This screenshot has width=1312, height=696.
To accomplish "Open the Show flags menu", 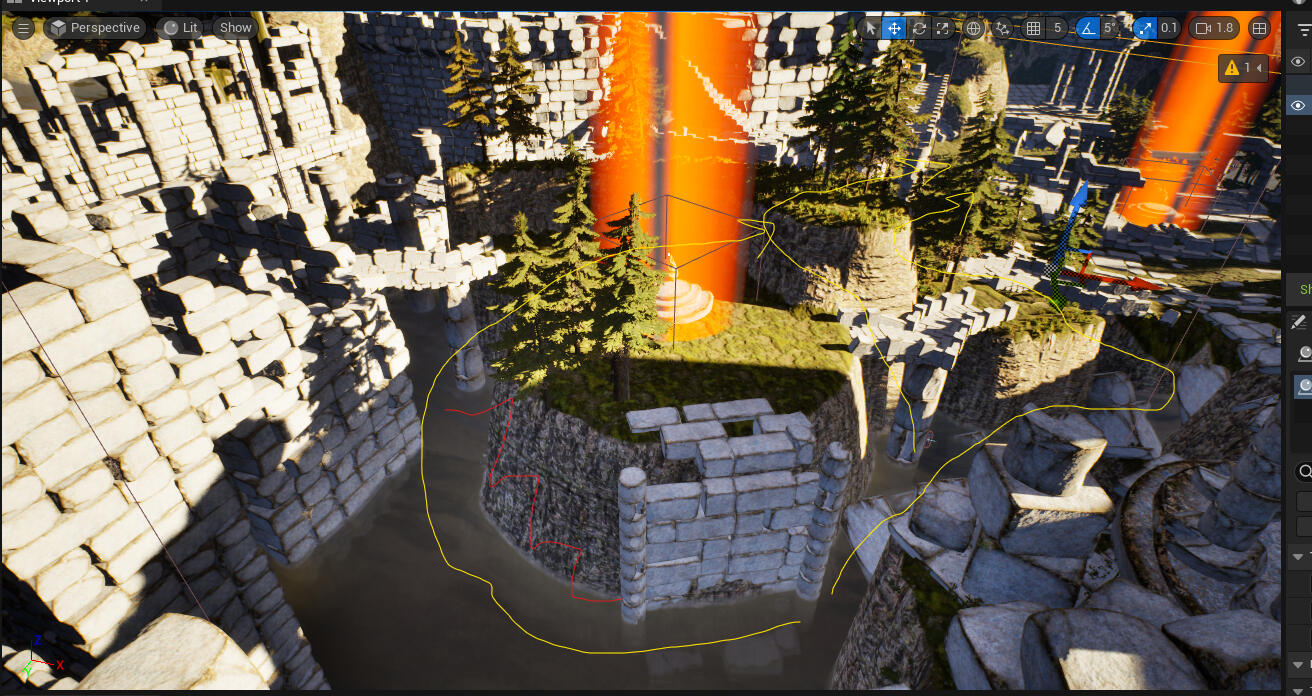I will (x=235, y=28).
